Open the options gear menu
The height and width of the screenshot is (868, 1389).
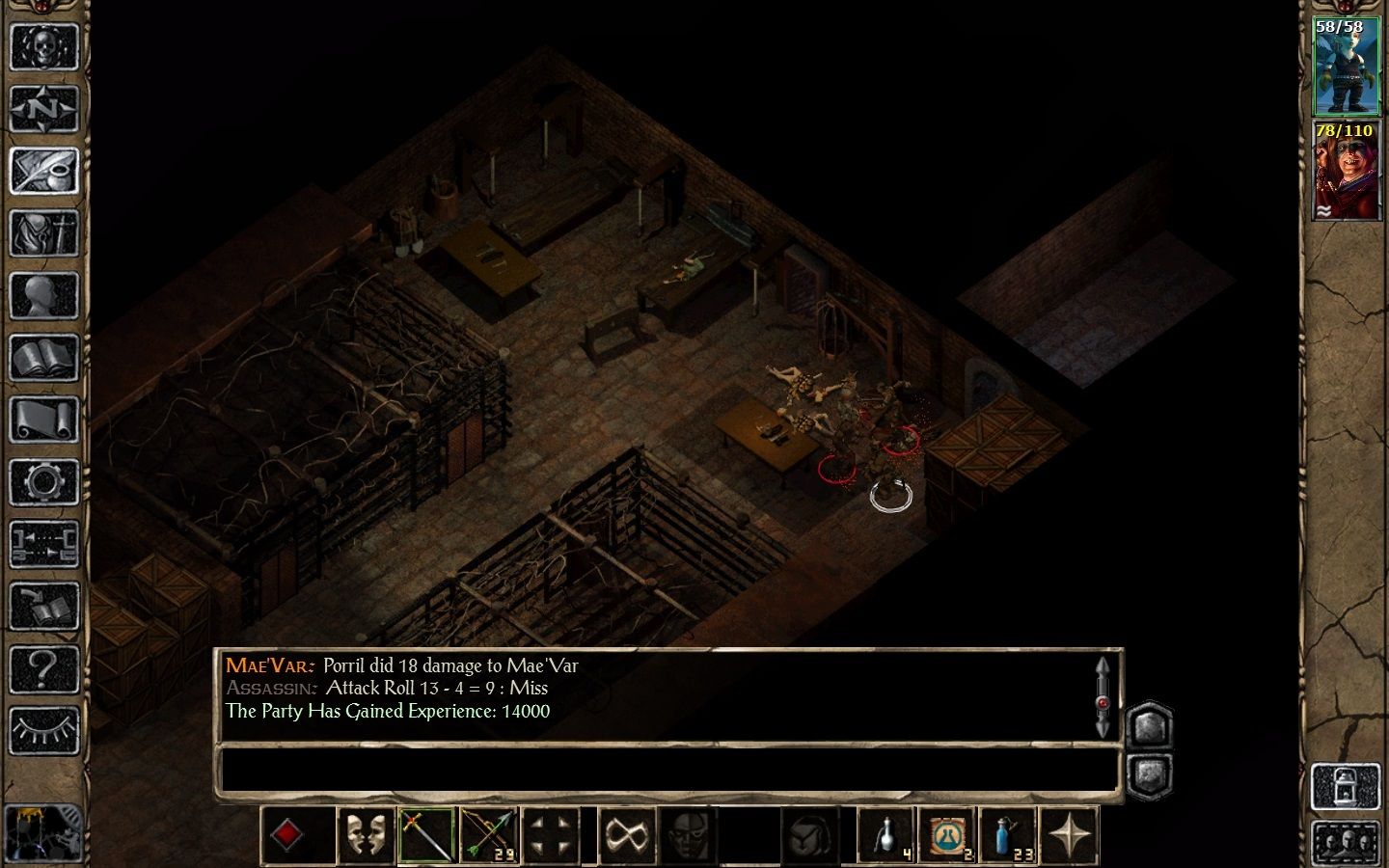click(x=43, y=482)
